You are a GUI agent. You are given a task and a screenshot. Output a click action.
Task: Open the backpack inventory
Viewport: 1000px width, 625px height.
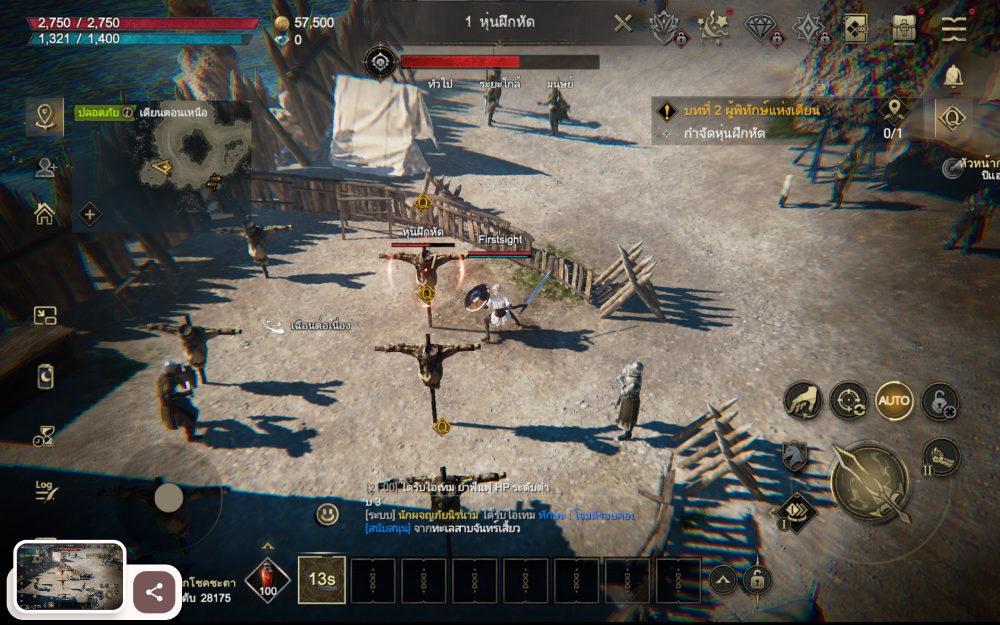[x=905, y=27]
